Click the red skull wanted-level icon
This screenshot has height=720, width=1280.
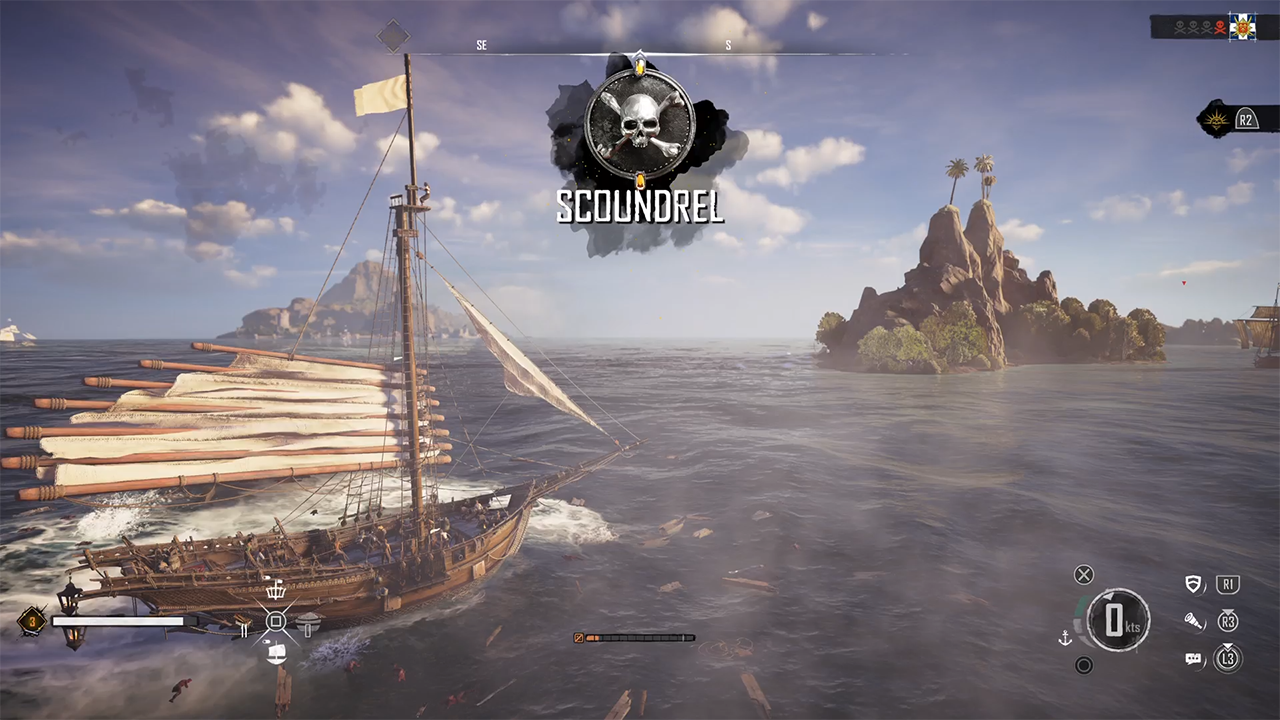[x=1220, y=27]
